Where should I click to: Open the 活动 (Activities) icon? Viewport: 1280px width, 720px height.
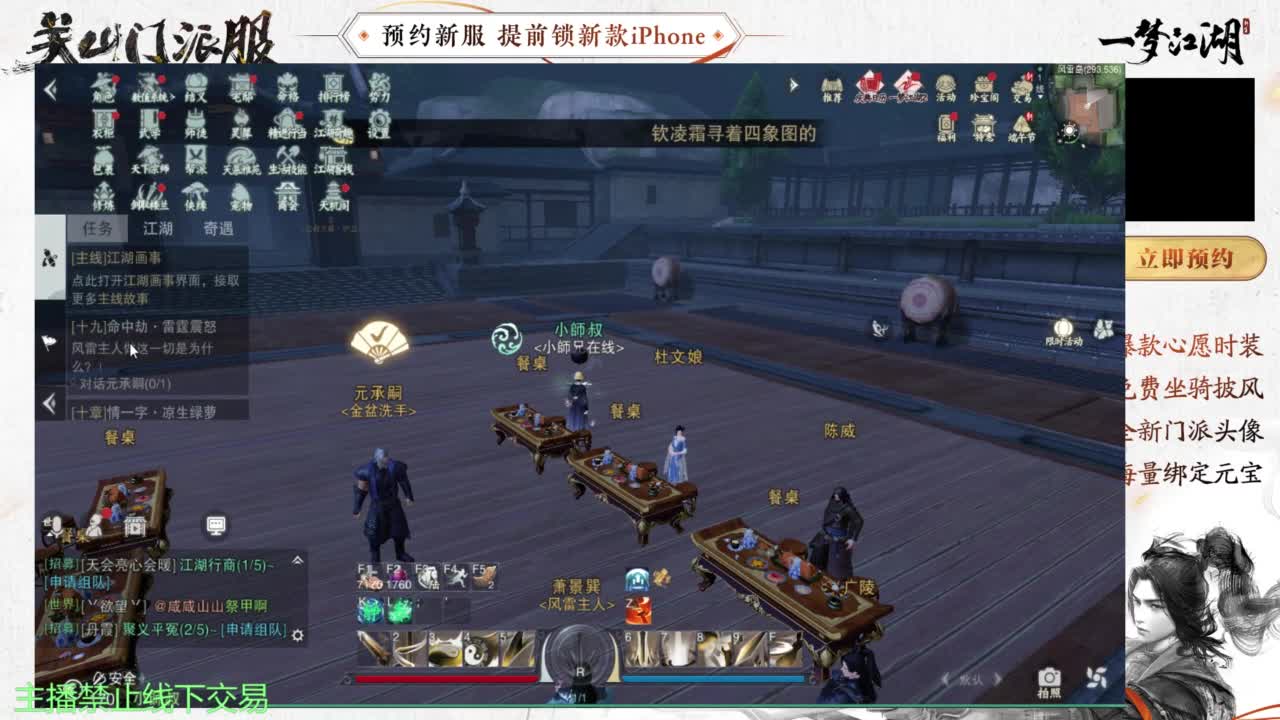click(x=945, y=86)
